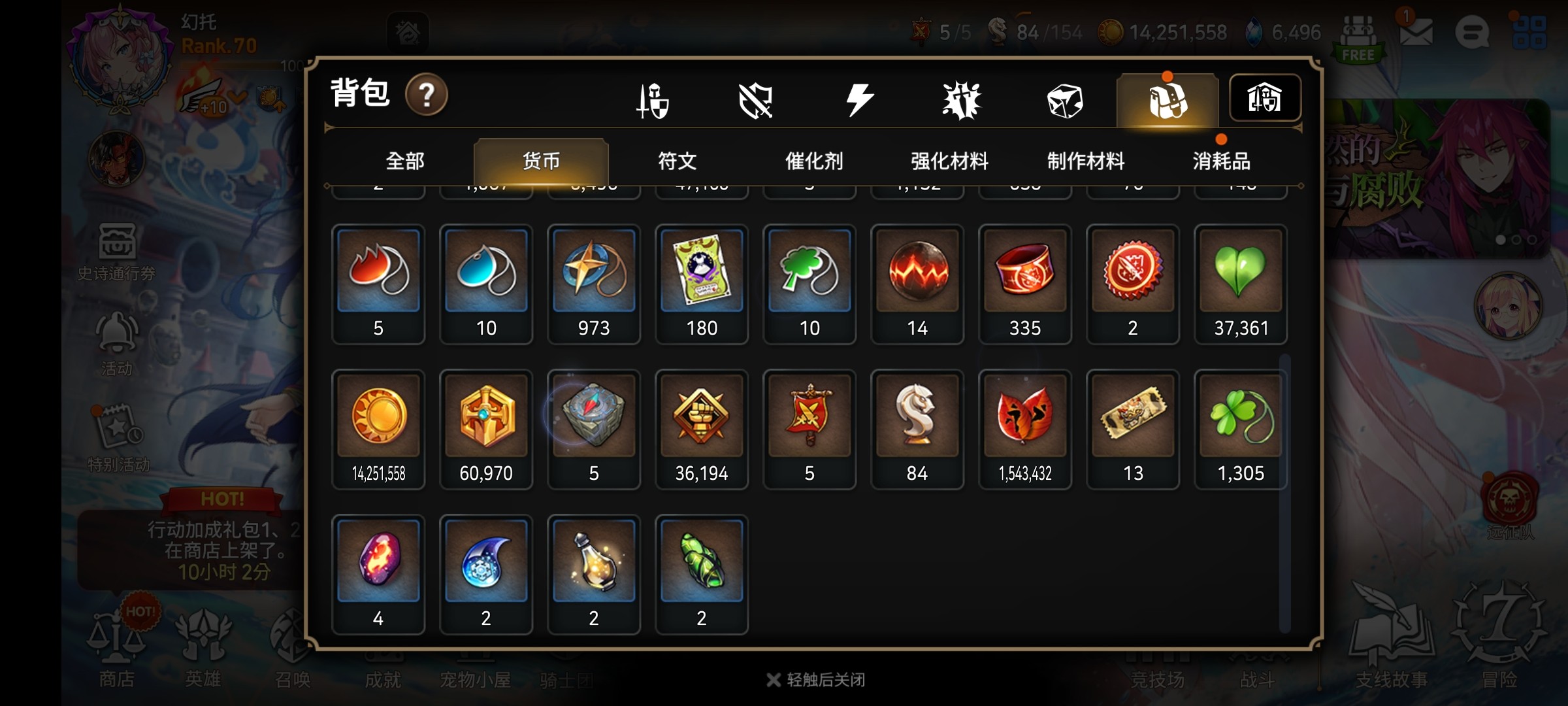Select the sword and shield equipment category

pyautogui.click(x=653, y=101)
